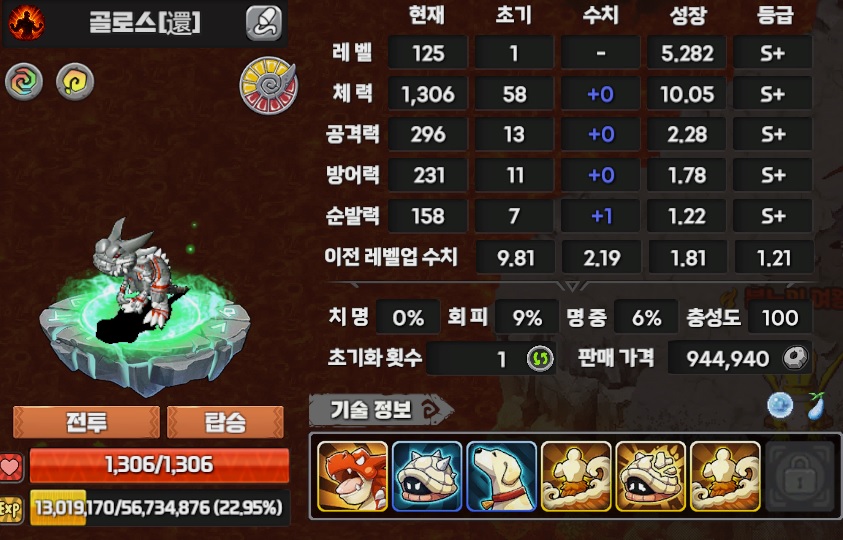The width and height of the screenshot is (843, 540).
Task: Tap the green reset arrows icon
Action: point(540,358)
